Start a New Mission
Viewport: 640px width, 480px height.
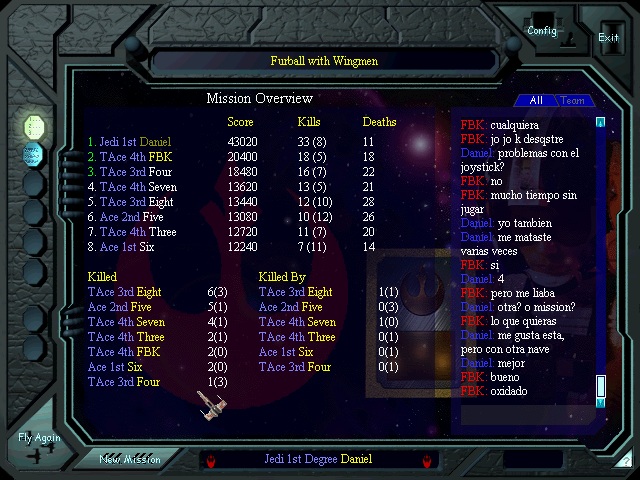tap(129, 459)
